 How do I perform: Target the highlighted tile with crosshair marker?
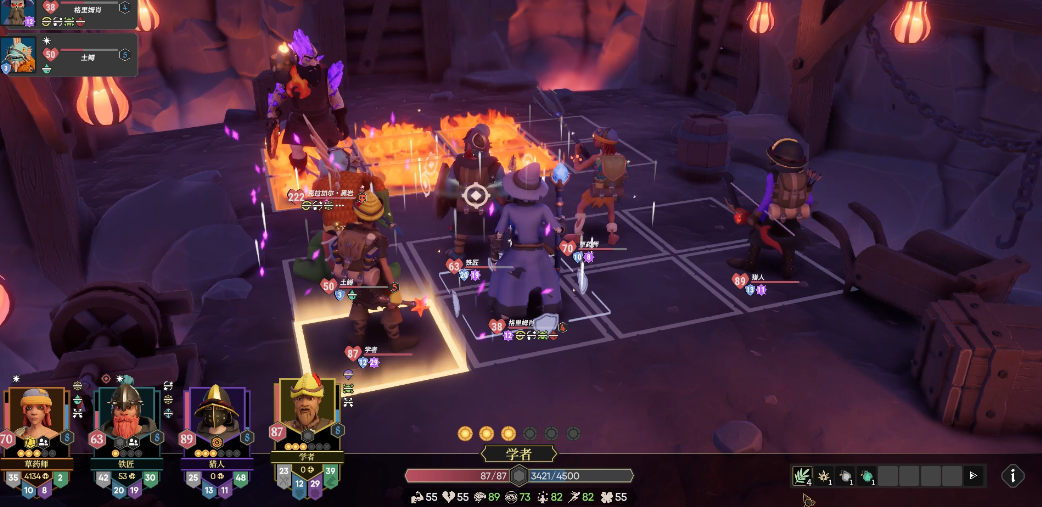(477, 195)
